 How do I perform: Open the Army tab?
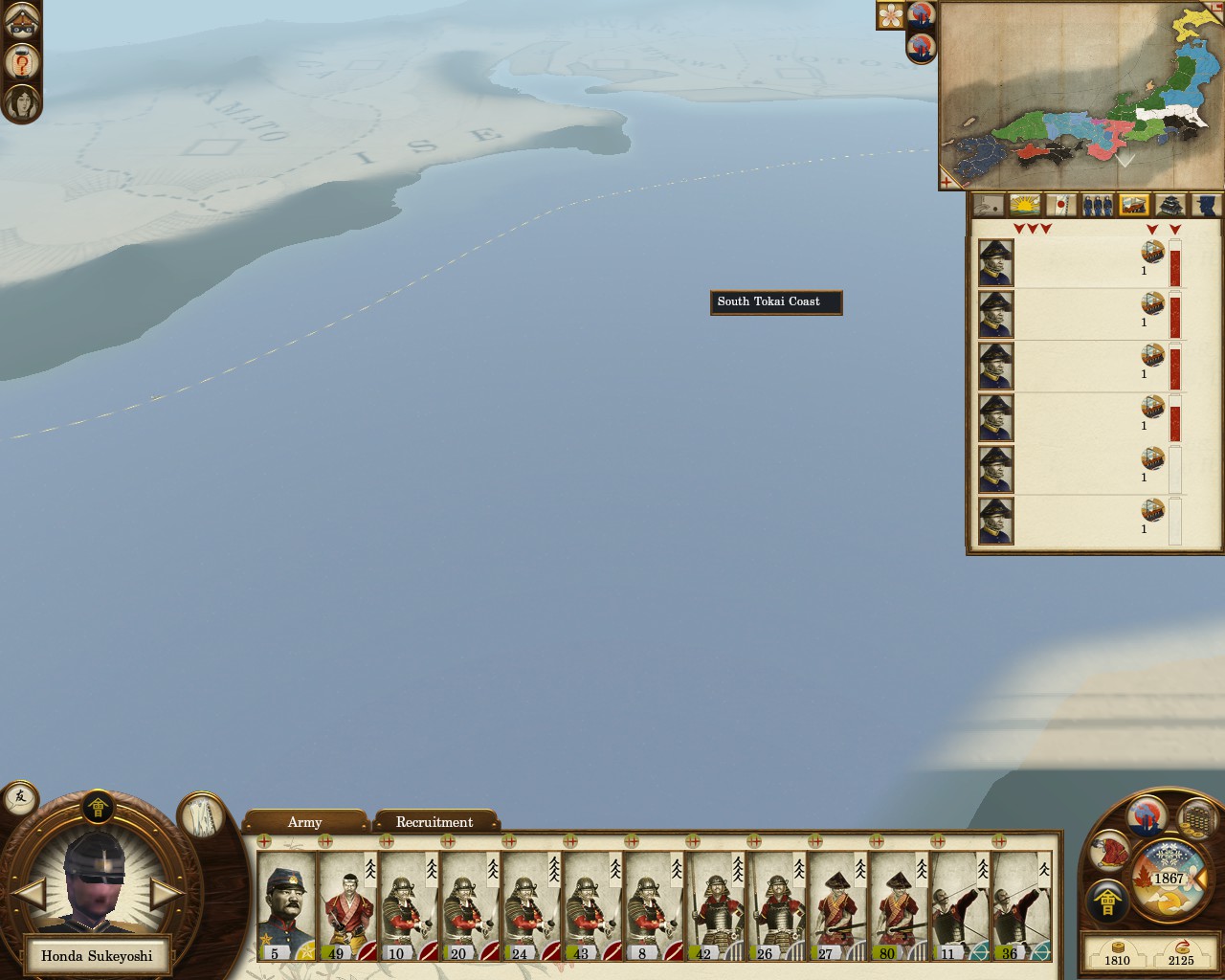click(x=304, y=822)
